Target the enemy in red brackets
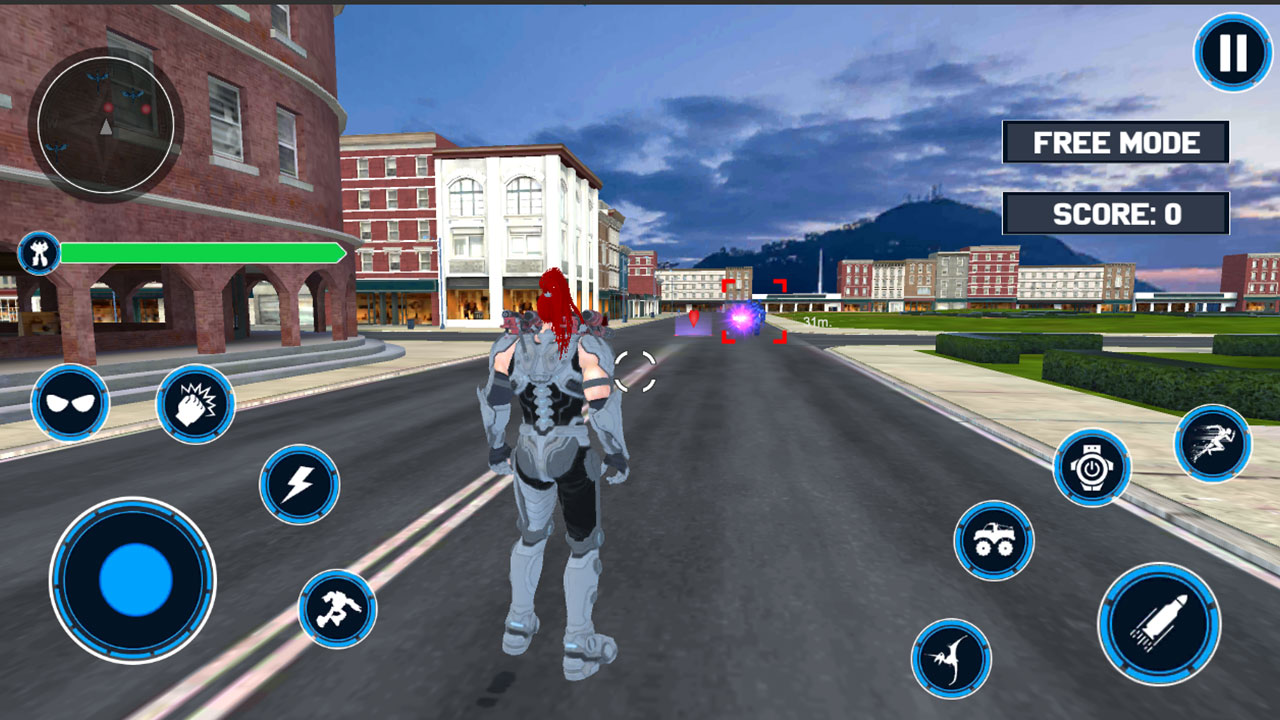 [755, 310]
